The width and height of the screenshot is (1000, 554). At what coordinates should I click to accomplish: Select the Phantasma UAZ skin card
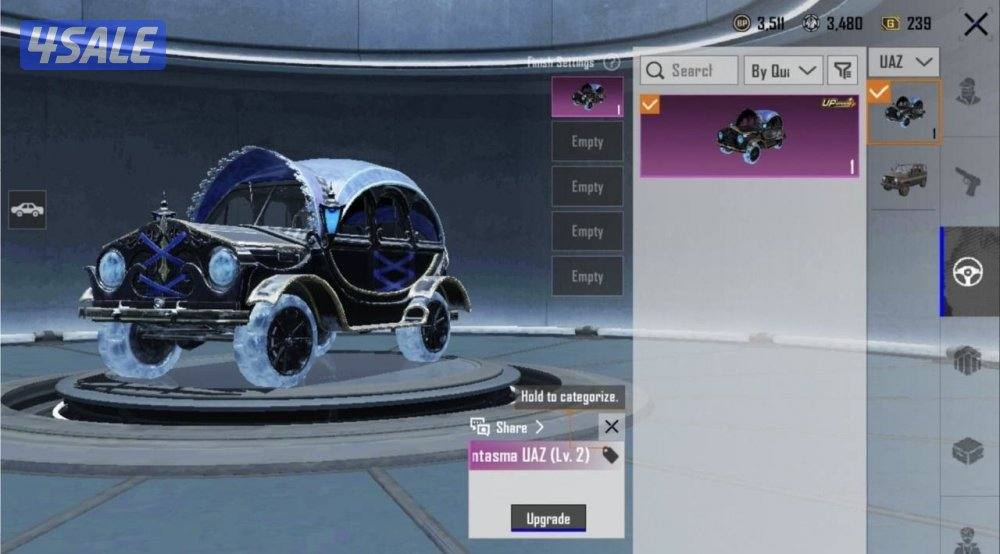click(x=749, y=136)
